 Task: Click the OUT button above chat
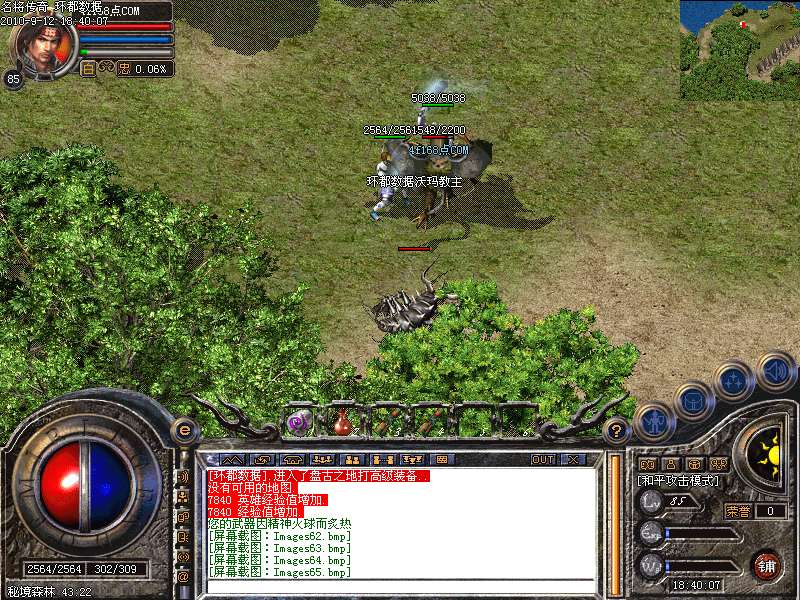pyautogui.click(x=543, y=459)
